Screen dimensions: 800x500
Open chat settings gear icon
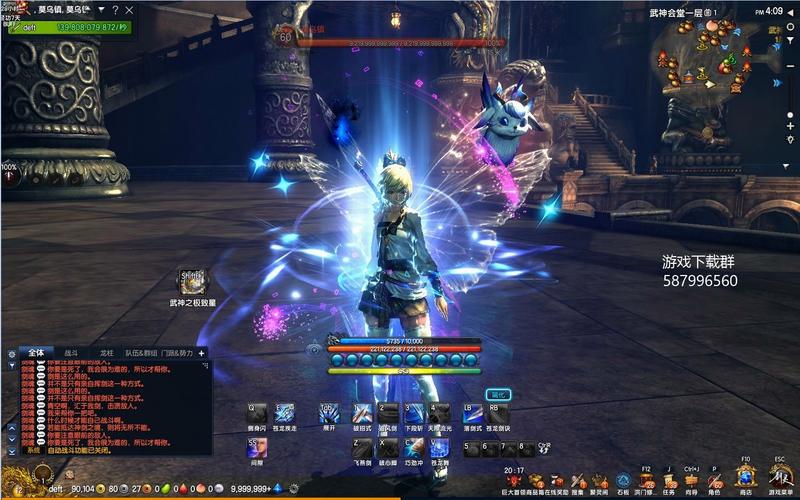11,353
